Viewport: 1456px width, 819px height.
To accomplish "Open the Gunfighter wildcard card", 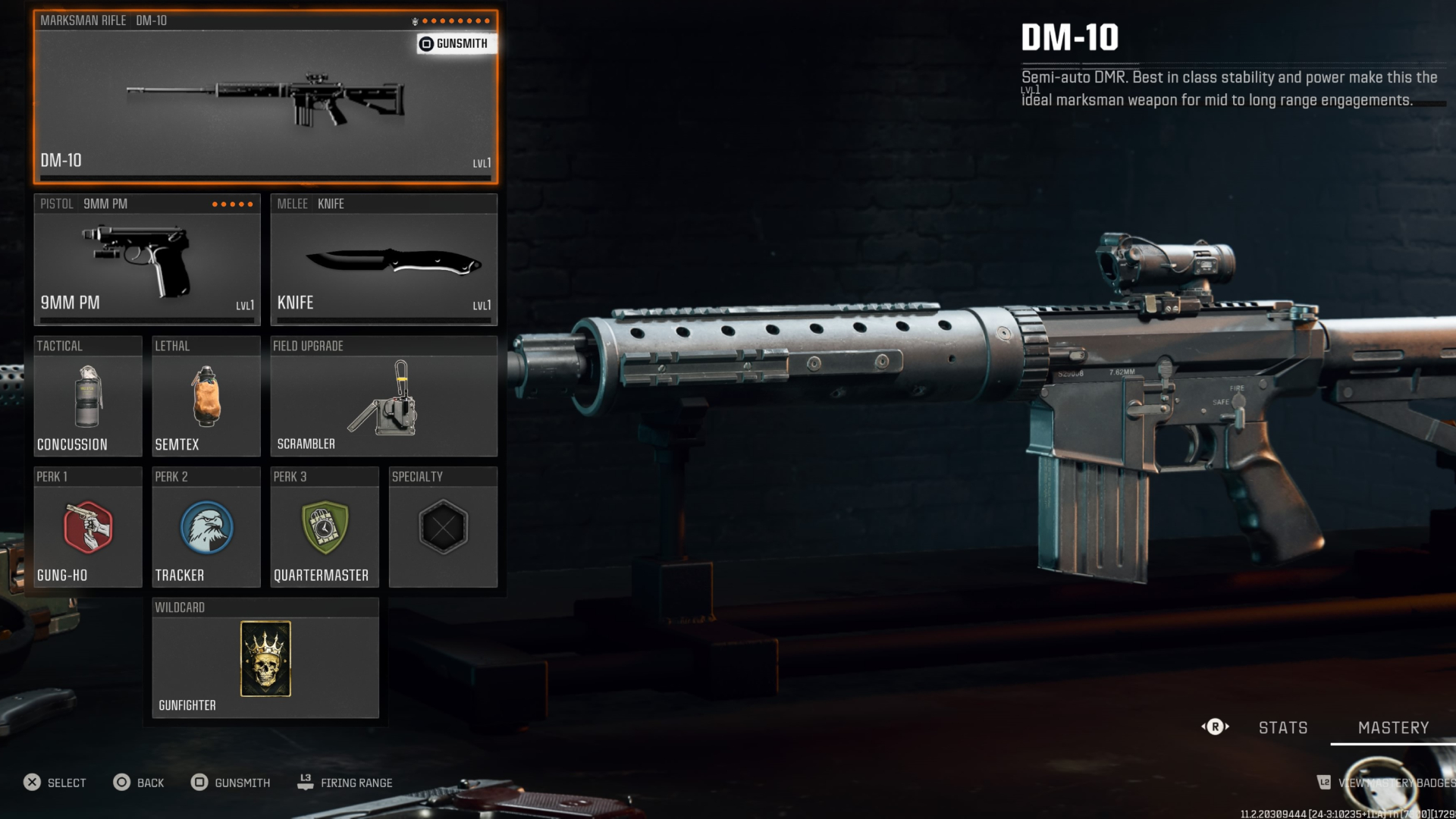I will 265,659.
